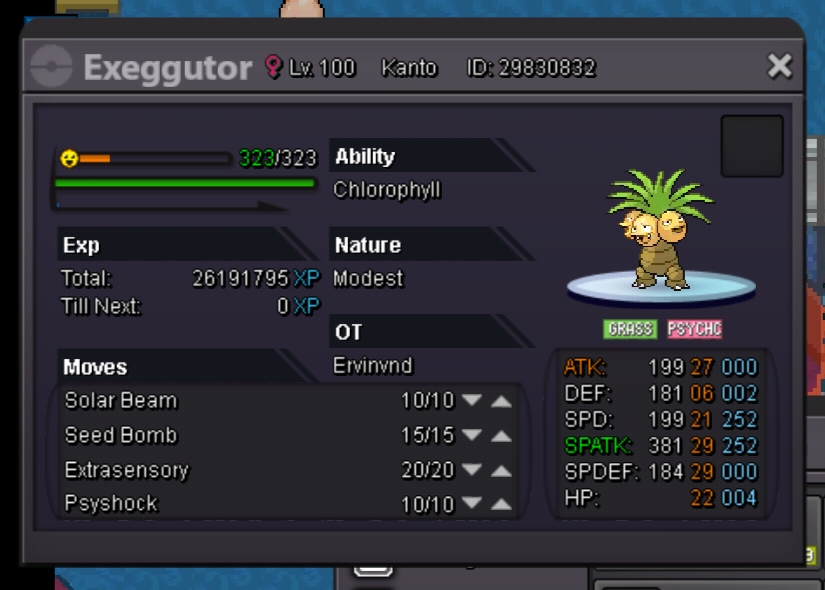This screenshot has height=590, width=825.
Task: Move Seed Bomb down one slot
Action: (472, 436)
